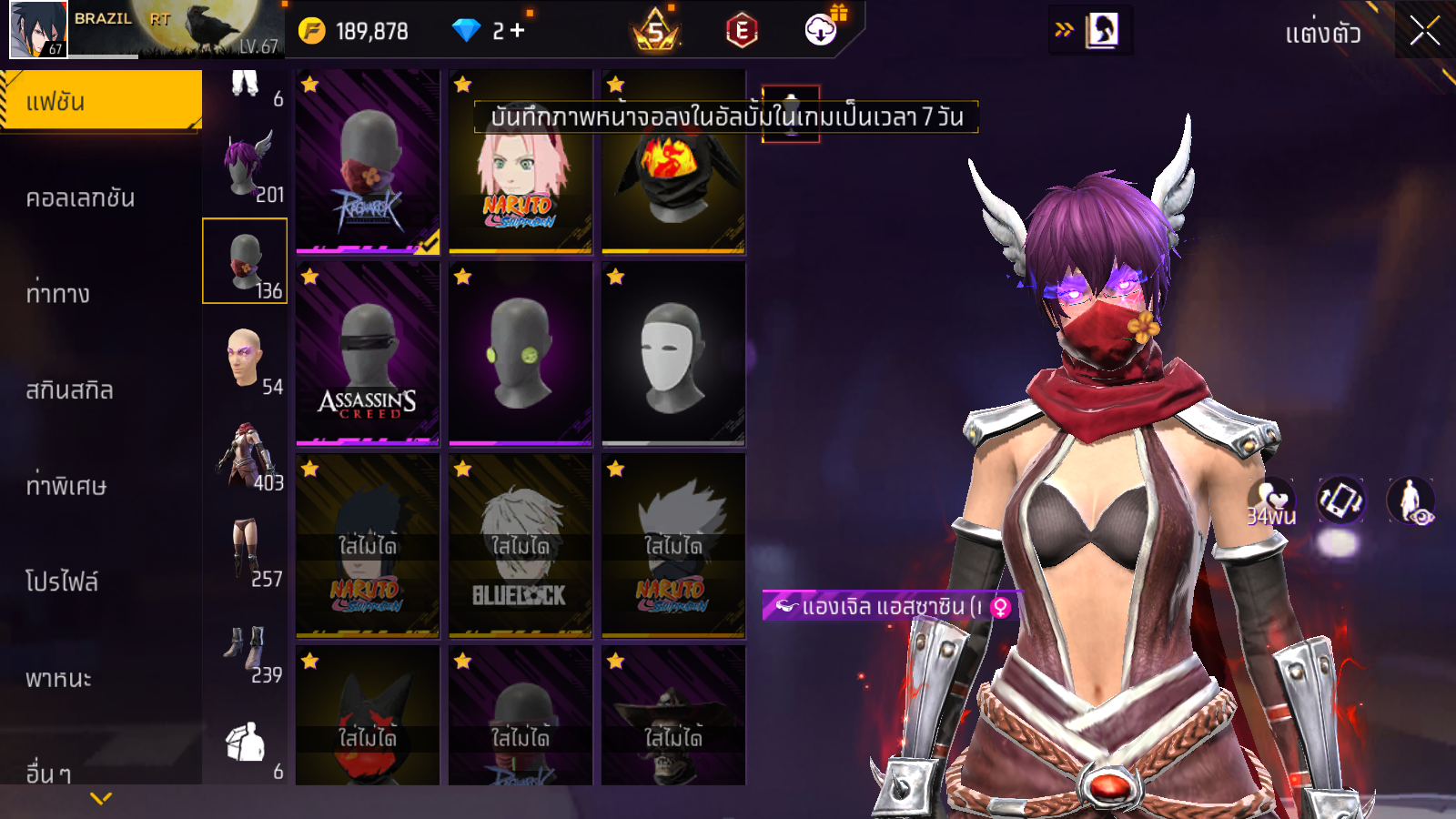Pick the green-eyed gas mask item
This screenshot has height=819, width=1456.
click(x=520, y=354)
